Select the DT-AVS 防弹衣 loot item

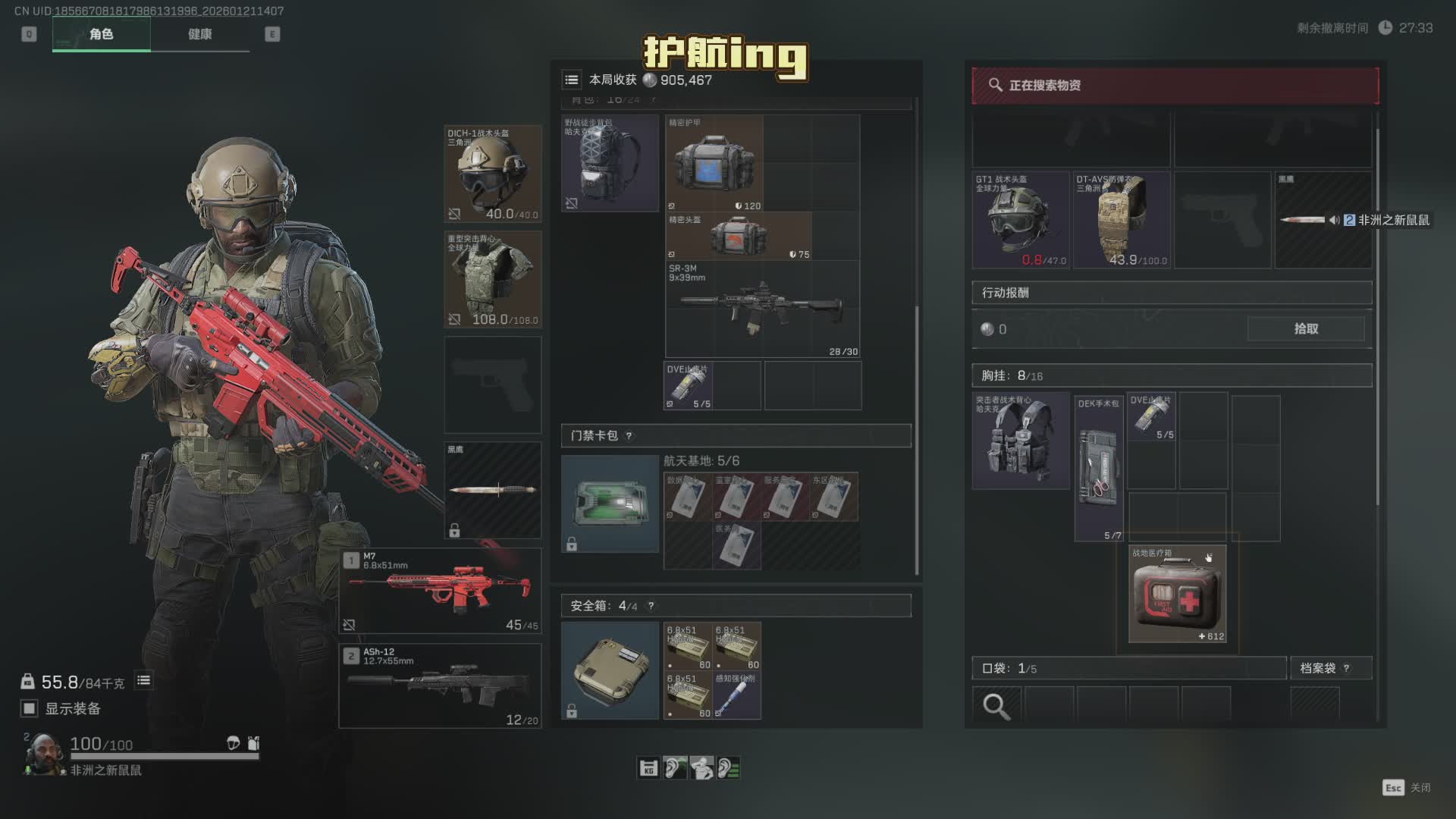point(1122,220)
